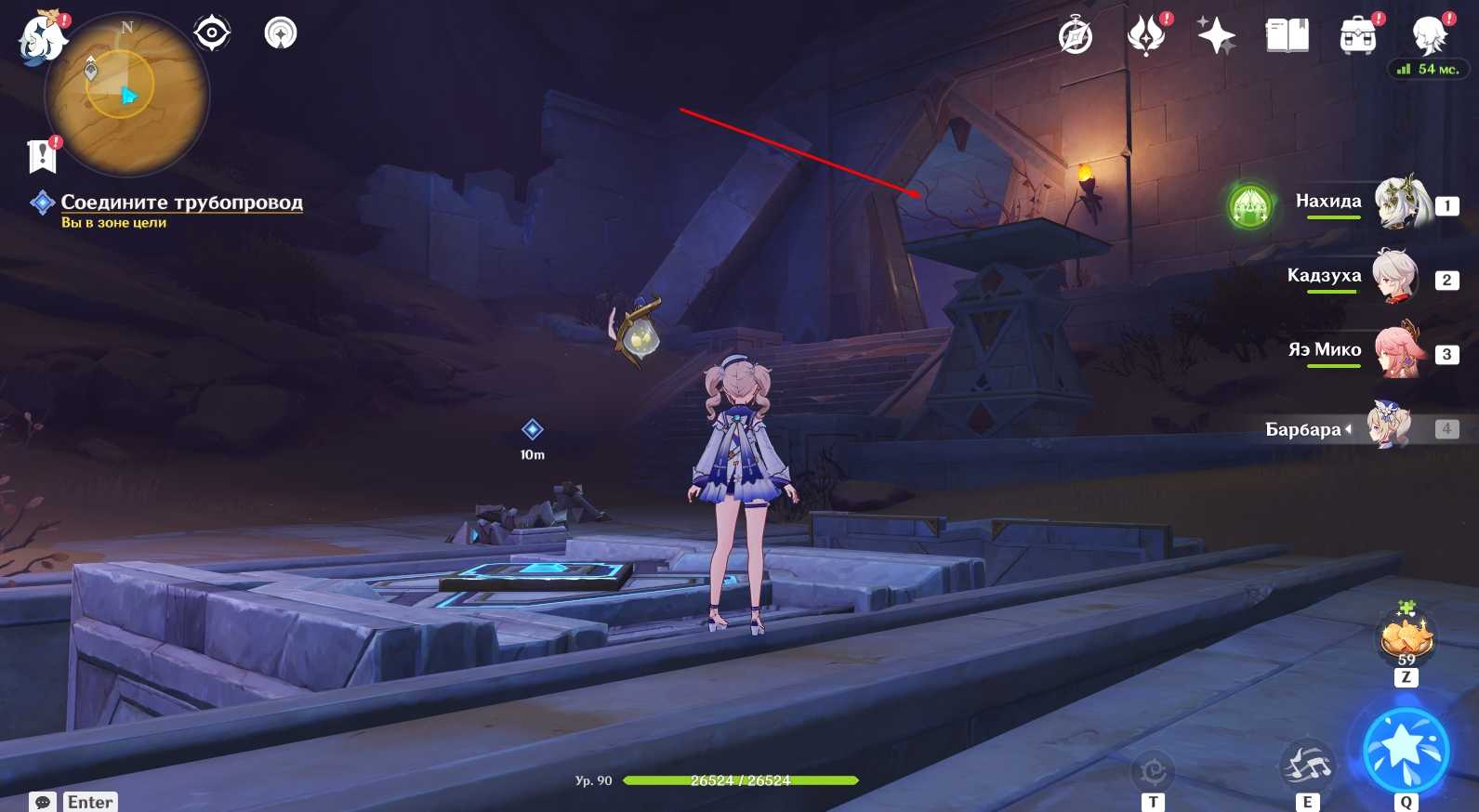The height and width of the screenshot is (812, 1479).
Task: Activate Barbara's elemental burst
Action: [1406, 751]
